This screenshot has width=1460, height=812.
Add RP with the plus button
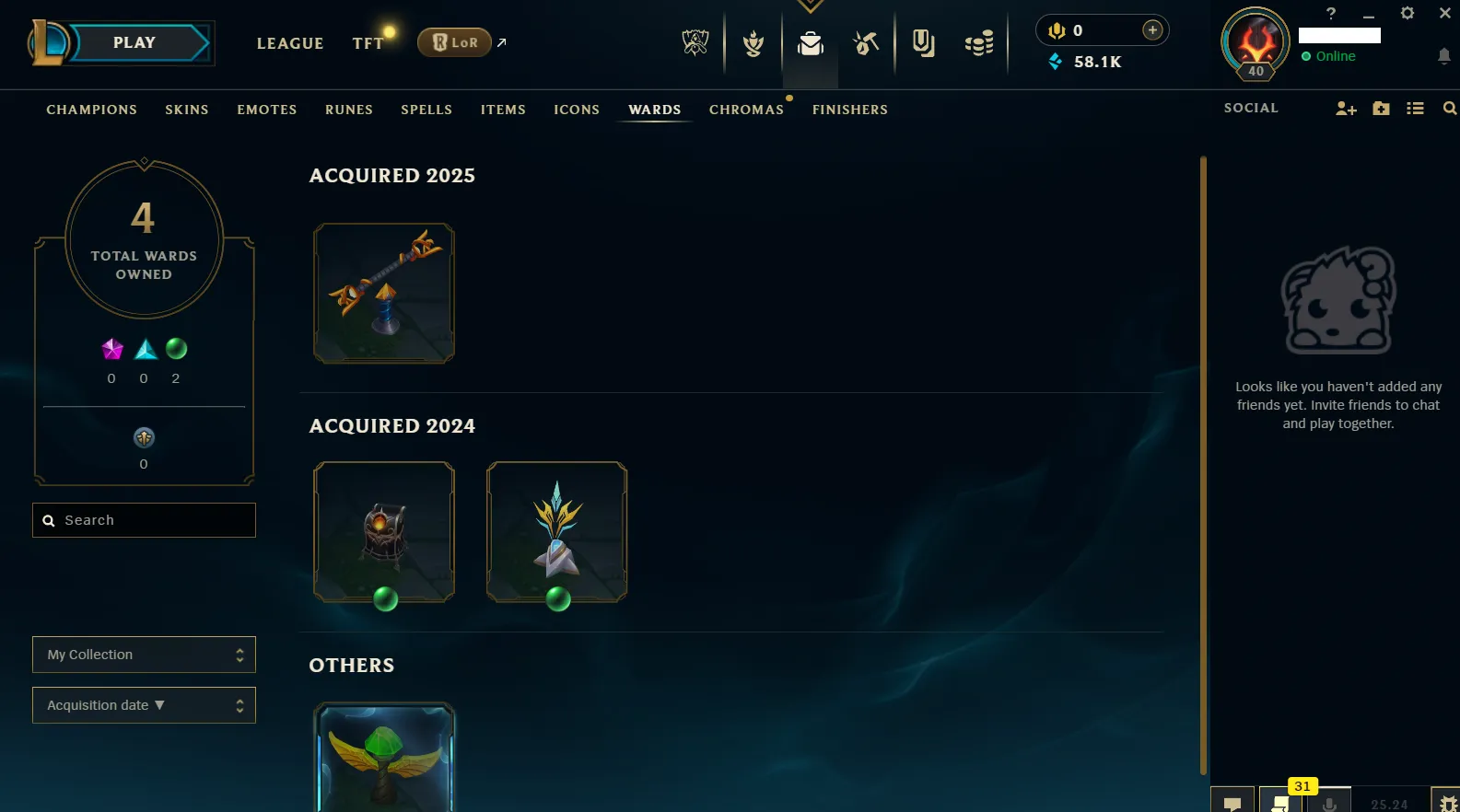1152,30
